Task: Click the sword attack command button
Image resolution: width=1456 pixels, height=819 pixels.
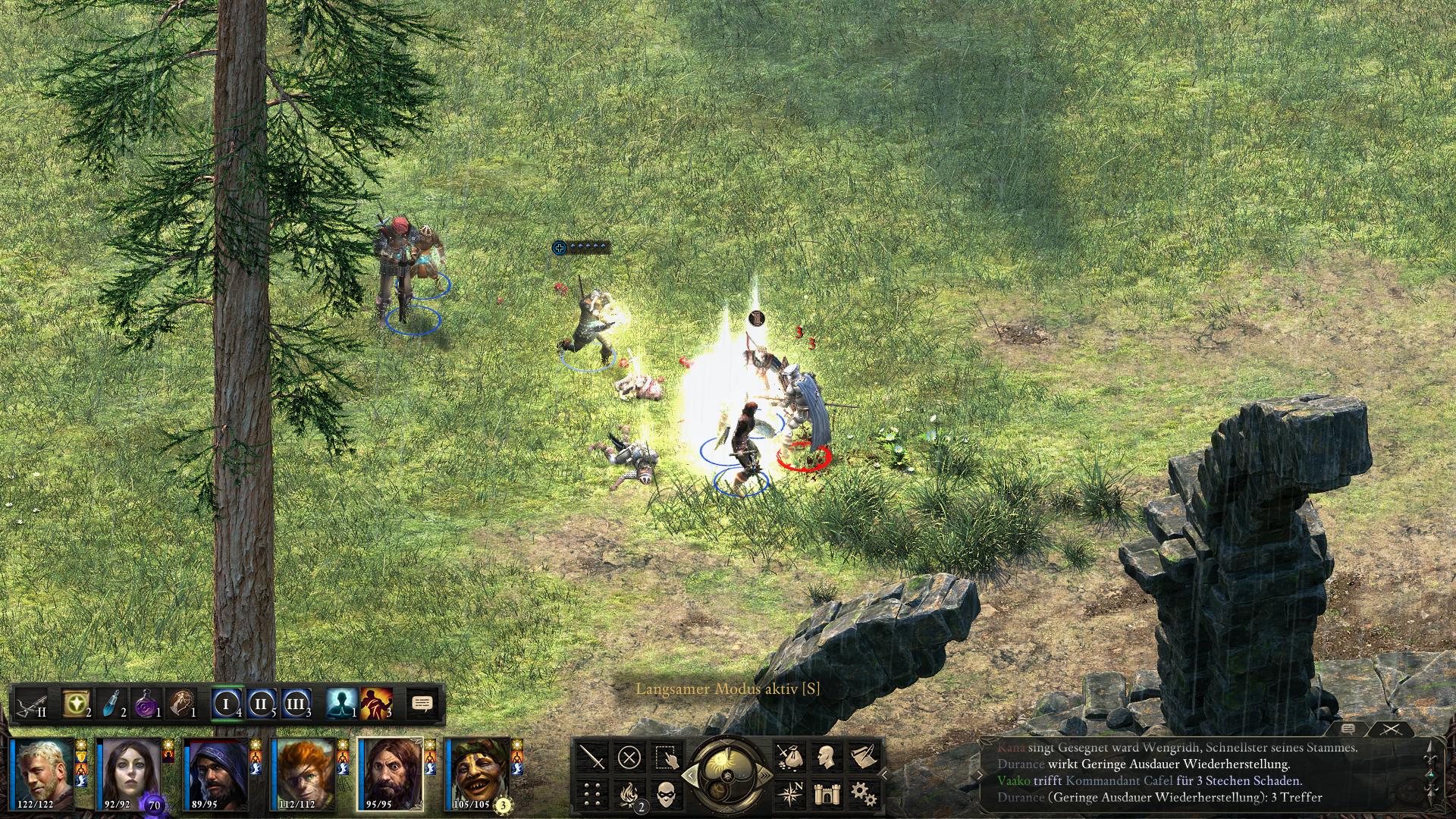Action: pos(592,757)
